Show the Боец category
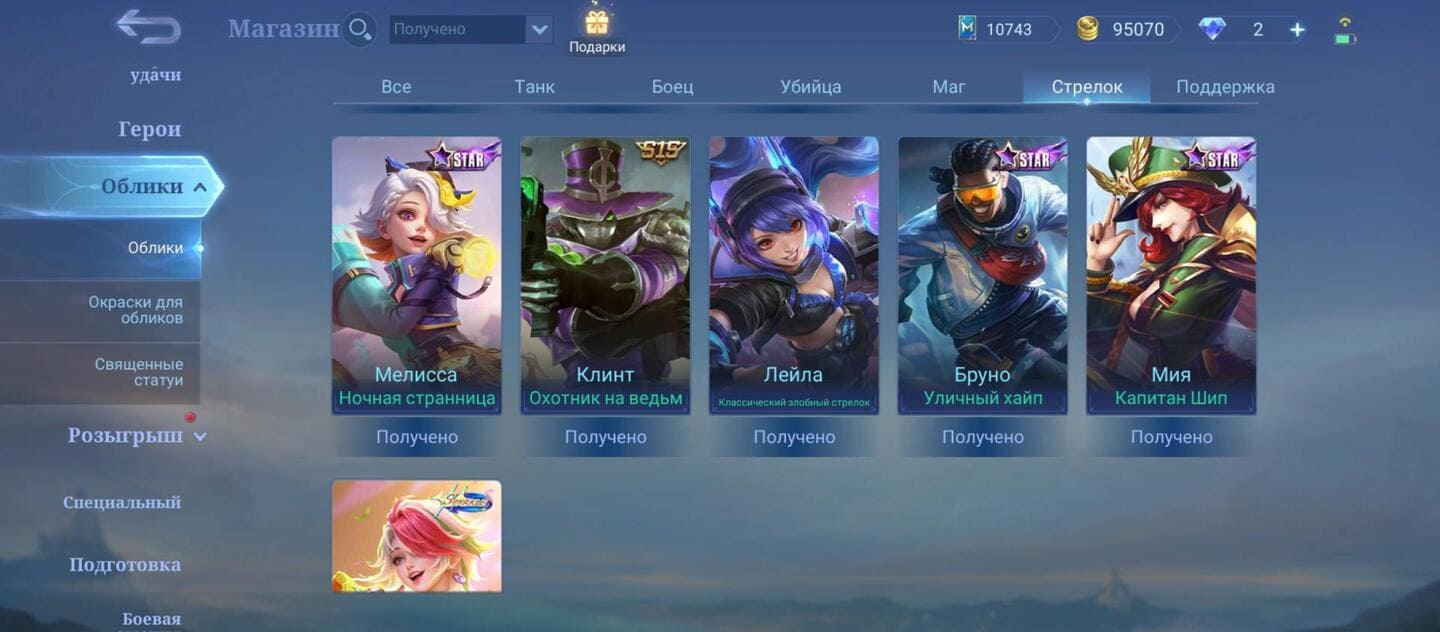 point(672,87)
